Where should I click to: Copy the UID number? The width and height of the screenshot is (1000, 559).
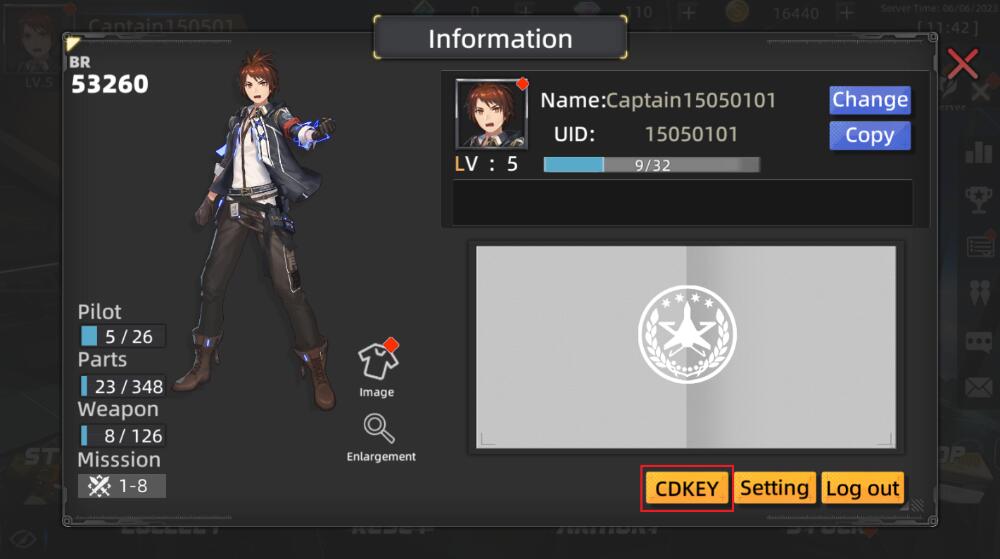click(x=869, y=136)
